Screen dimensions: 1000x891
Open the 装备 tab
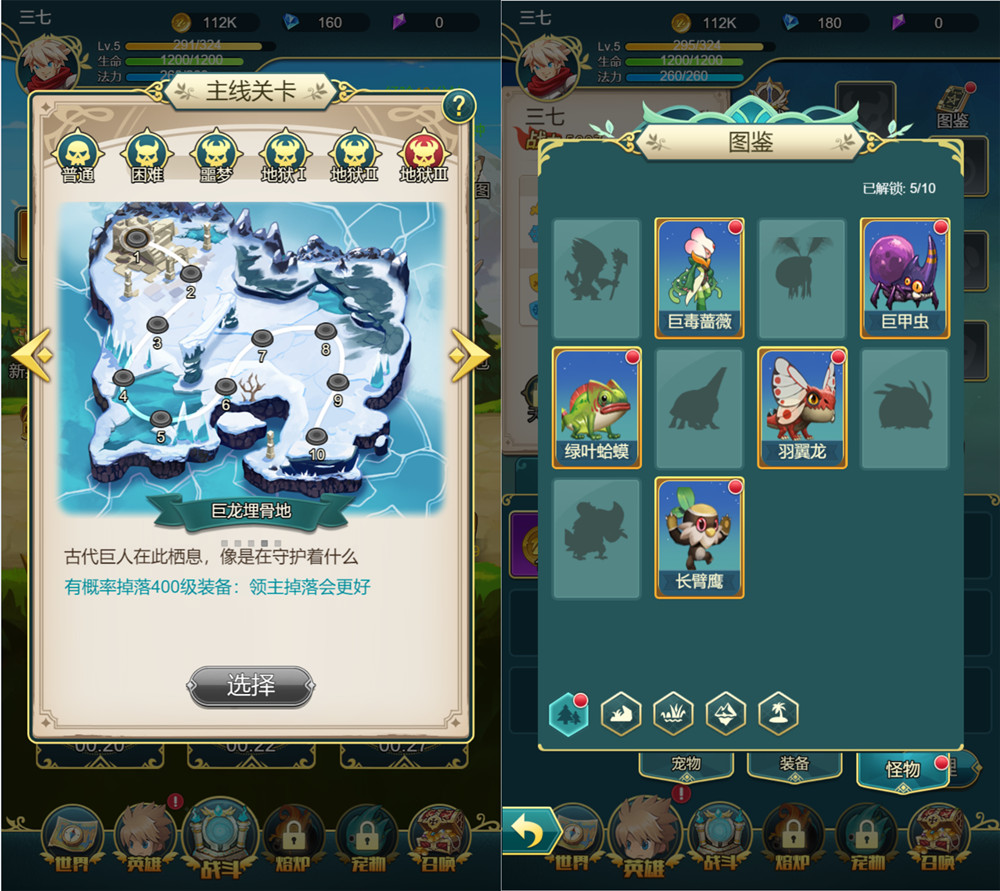click(794, 764)
